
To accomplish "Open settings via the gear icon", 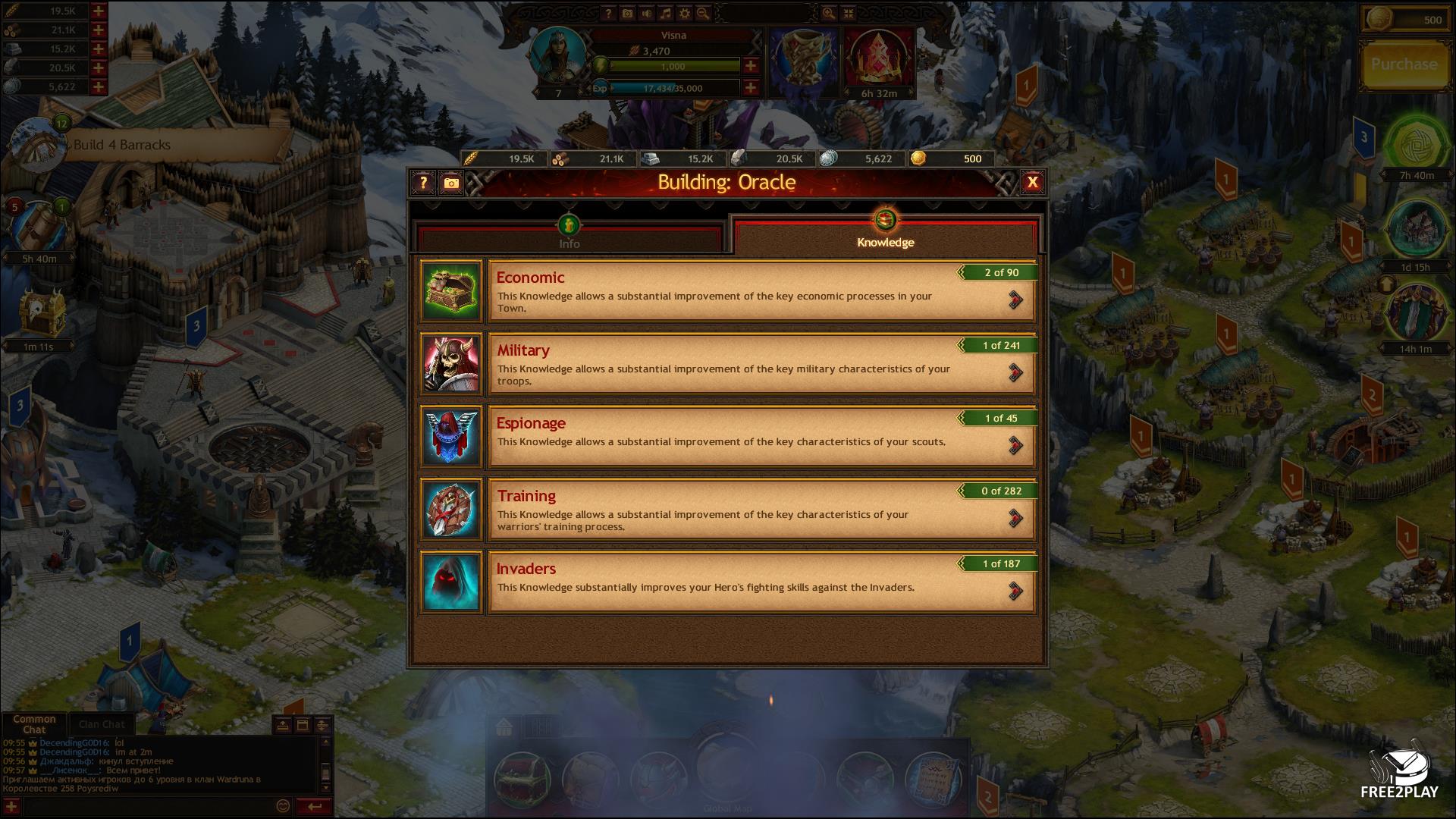I will pos(685,14).
